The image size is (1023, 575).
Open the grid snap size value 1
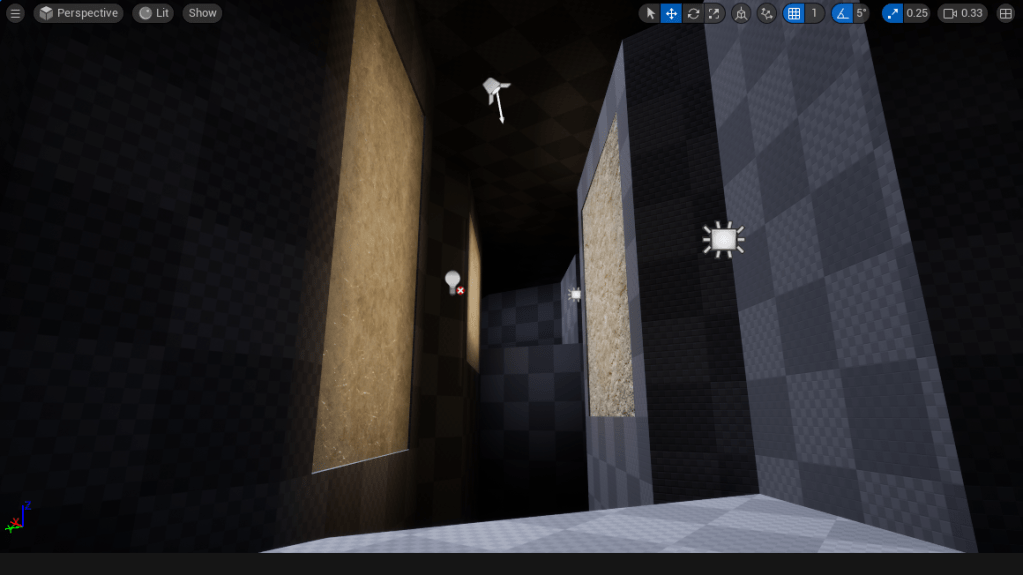(x=814, y=13)
